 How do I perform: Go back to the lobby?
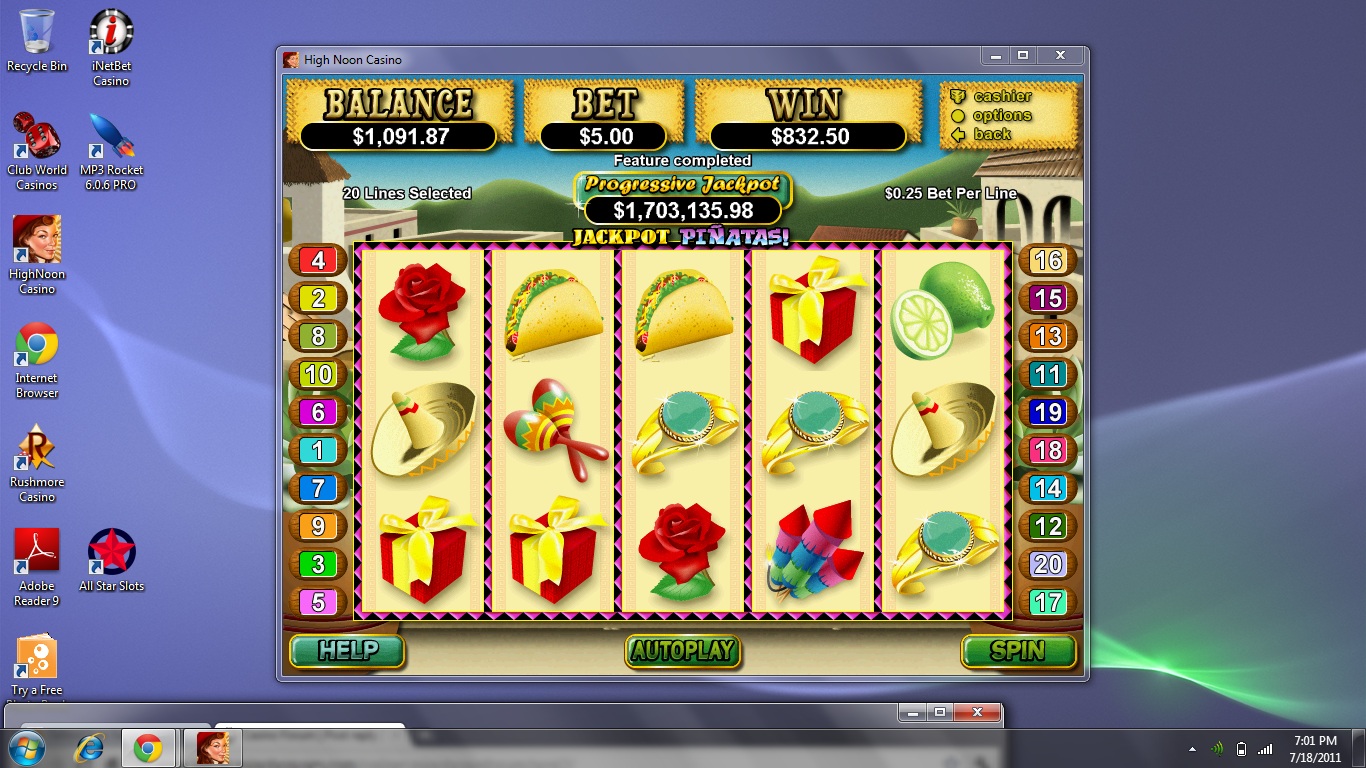[991, 134]
